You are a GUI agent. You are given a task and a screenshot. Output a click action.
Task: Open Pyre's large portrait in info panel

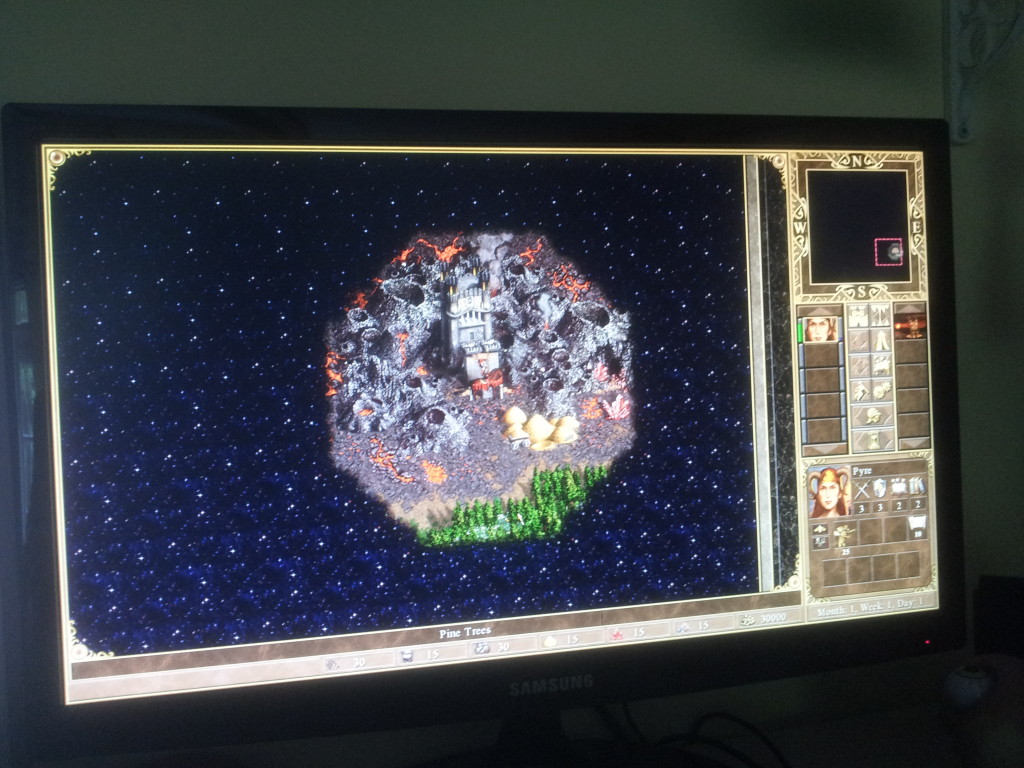828,490
